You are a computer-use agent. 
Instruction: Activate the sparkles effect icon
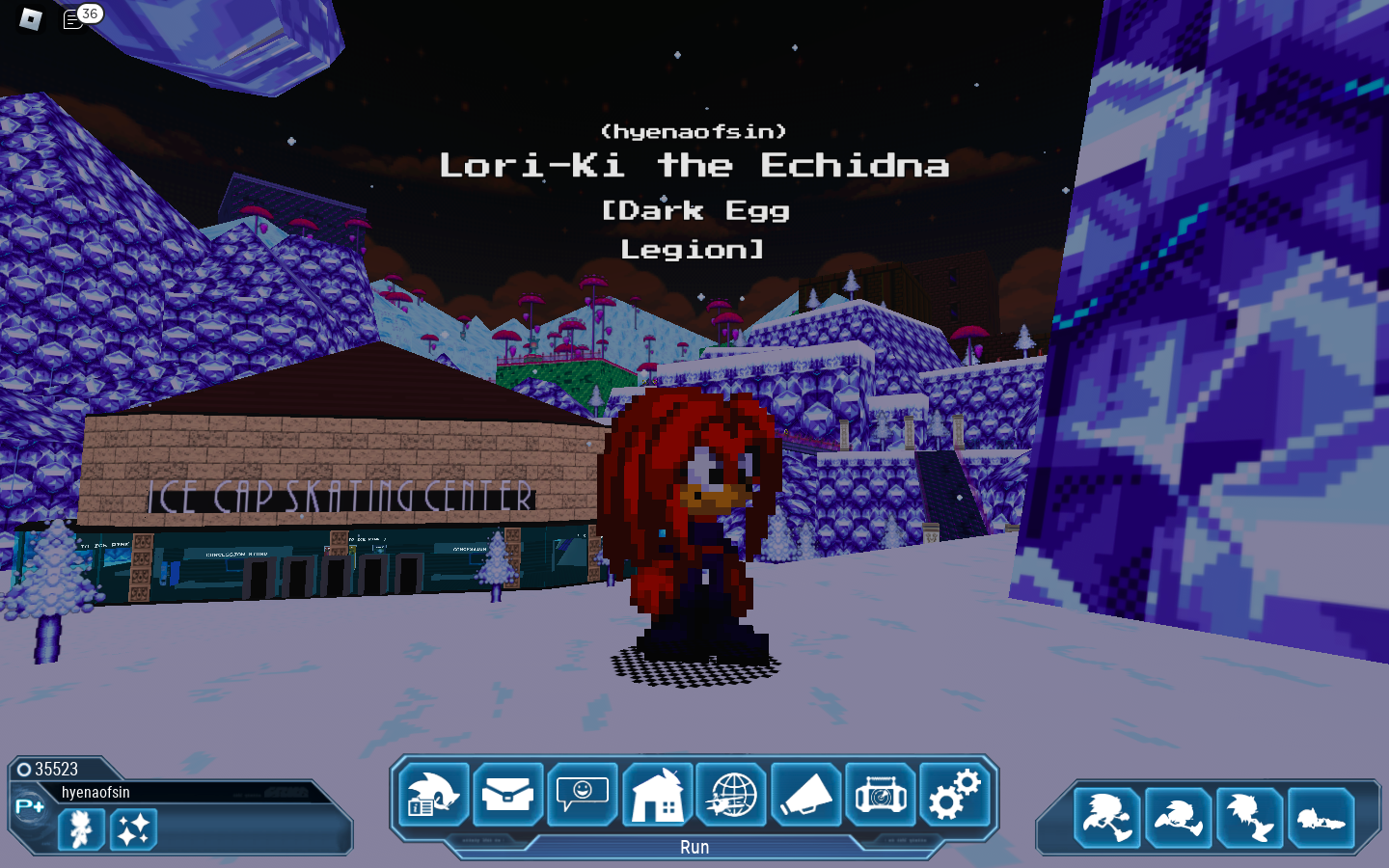pyautogui.click(x=133, y=828)
